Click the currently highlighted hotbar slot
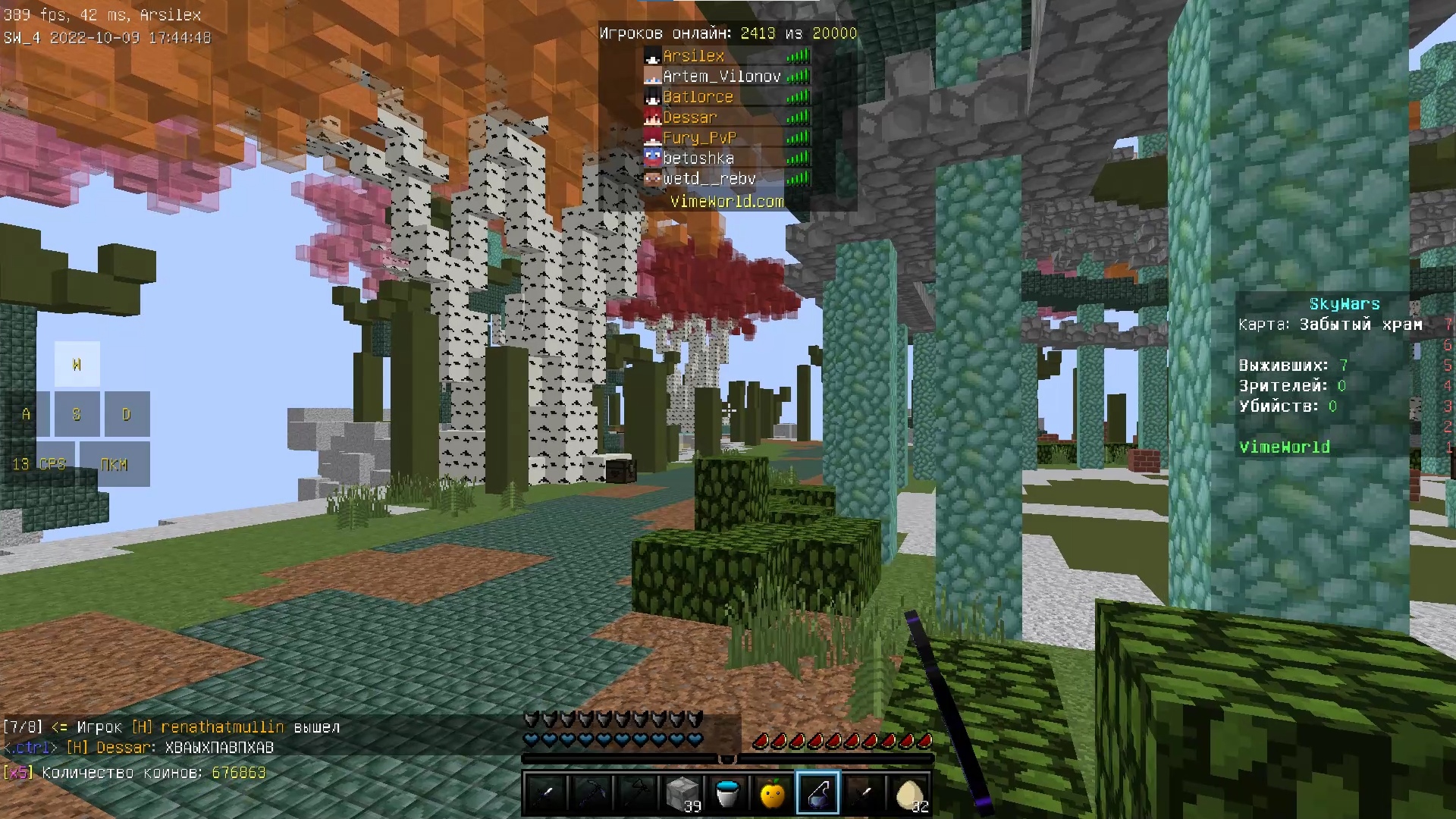The width and height of the screenshot is (1456, 819). 818,793
